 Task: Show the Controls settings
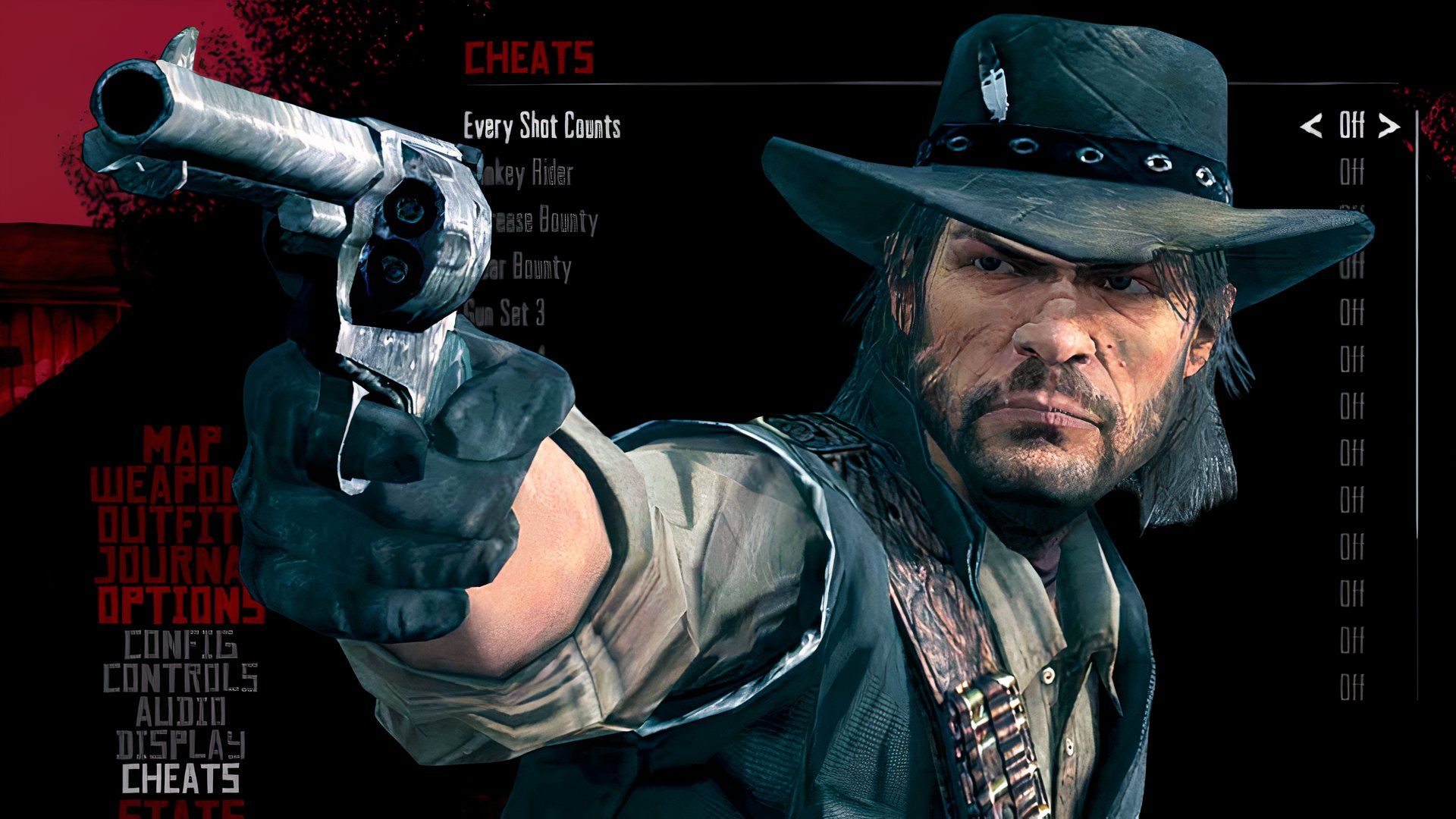(180, 677)
